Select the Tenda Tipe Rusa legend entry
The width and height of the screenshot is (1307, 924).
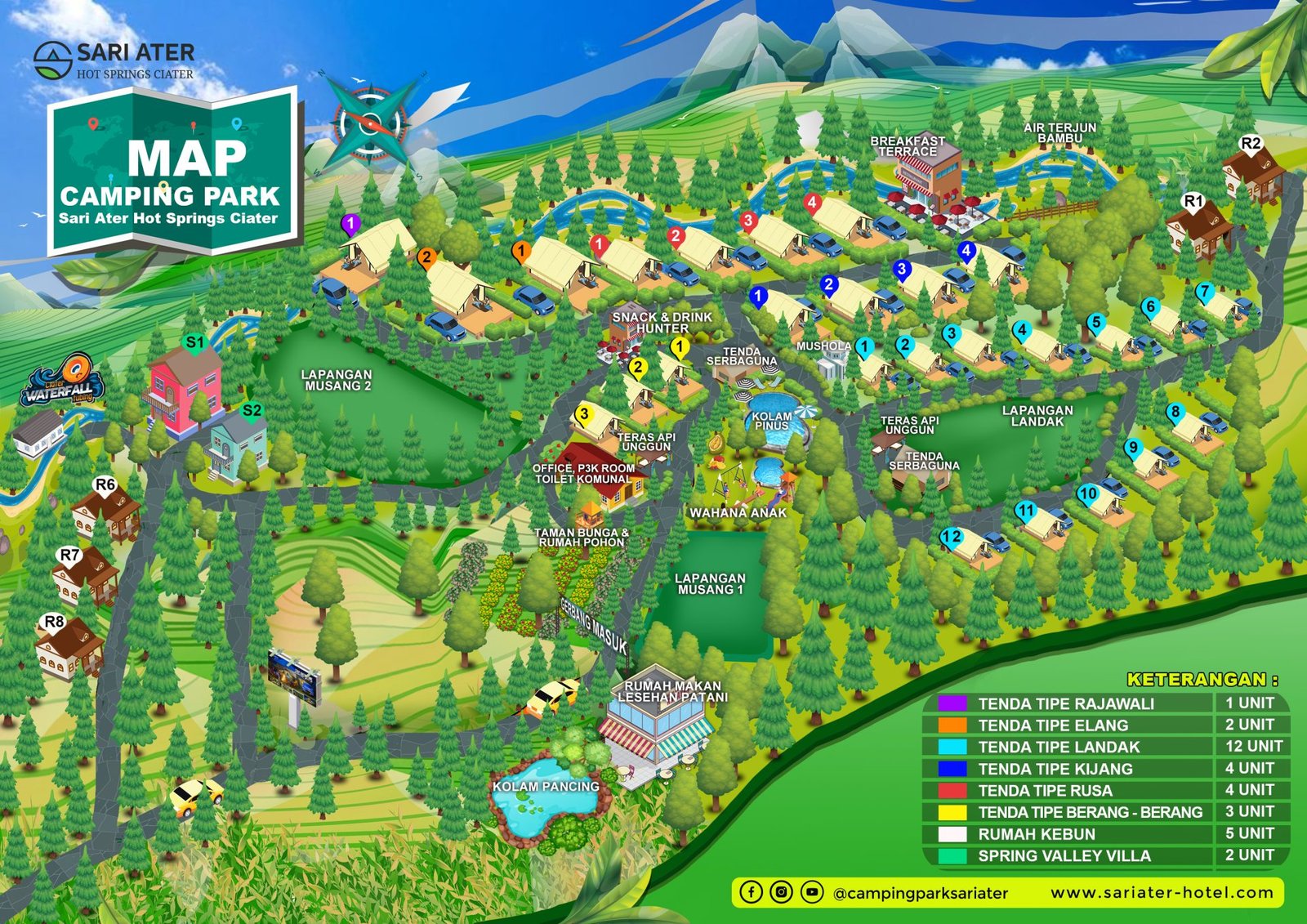point(1045,791)
